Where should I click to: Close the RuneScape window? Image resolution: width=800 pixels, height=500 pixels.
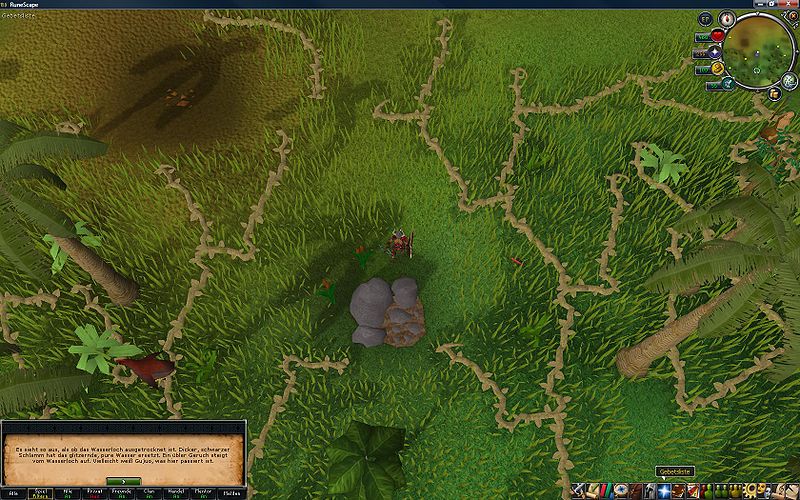[x=789, y=5]
